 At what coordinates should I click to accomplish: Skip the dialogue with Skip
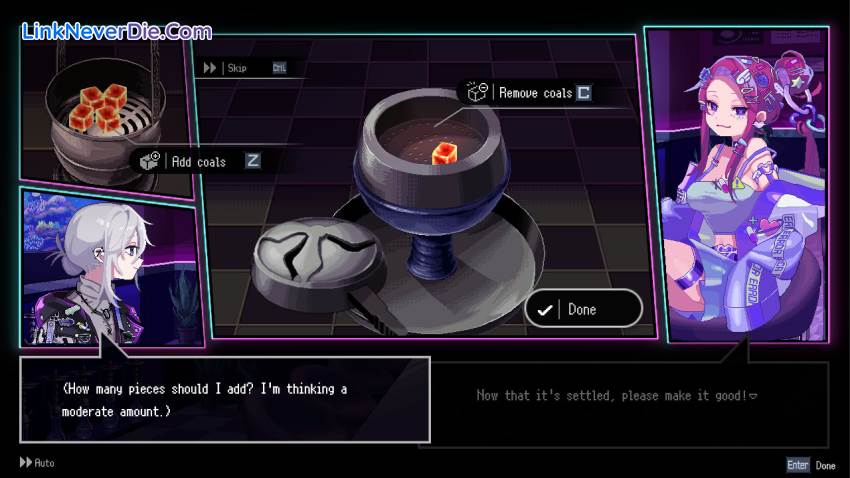236,68
